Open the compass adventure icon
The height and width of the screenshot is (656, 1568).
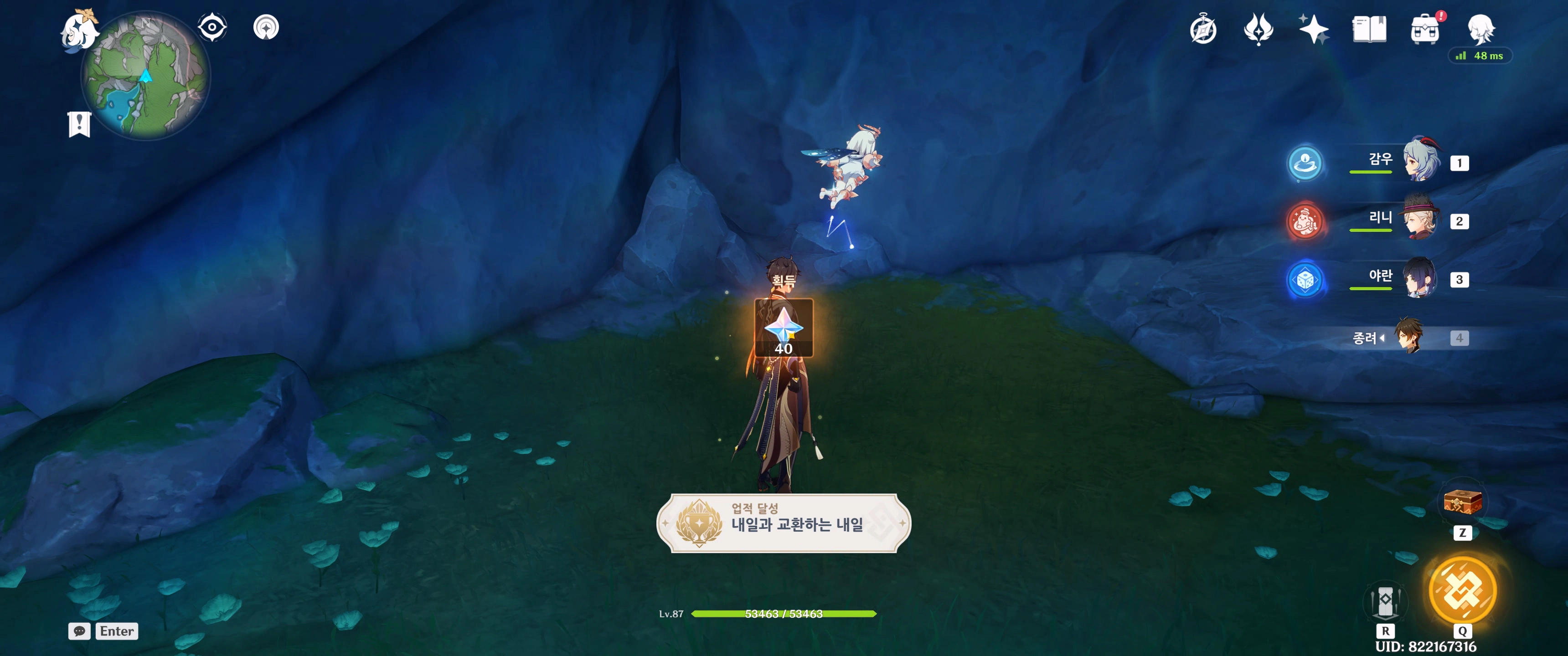pos(1203,29)
